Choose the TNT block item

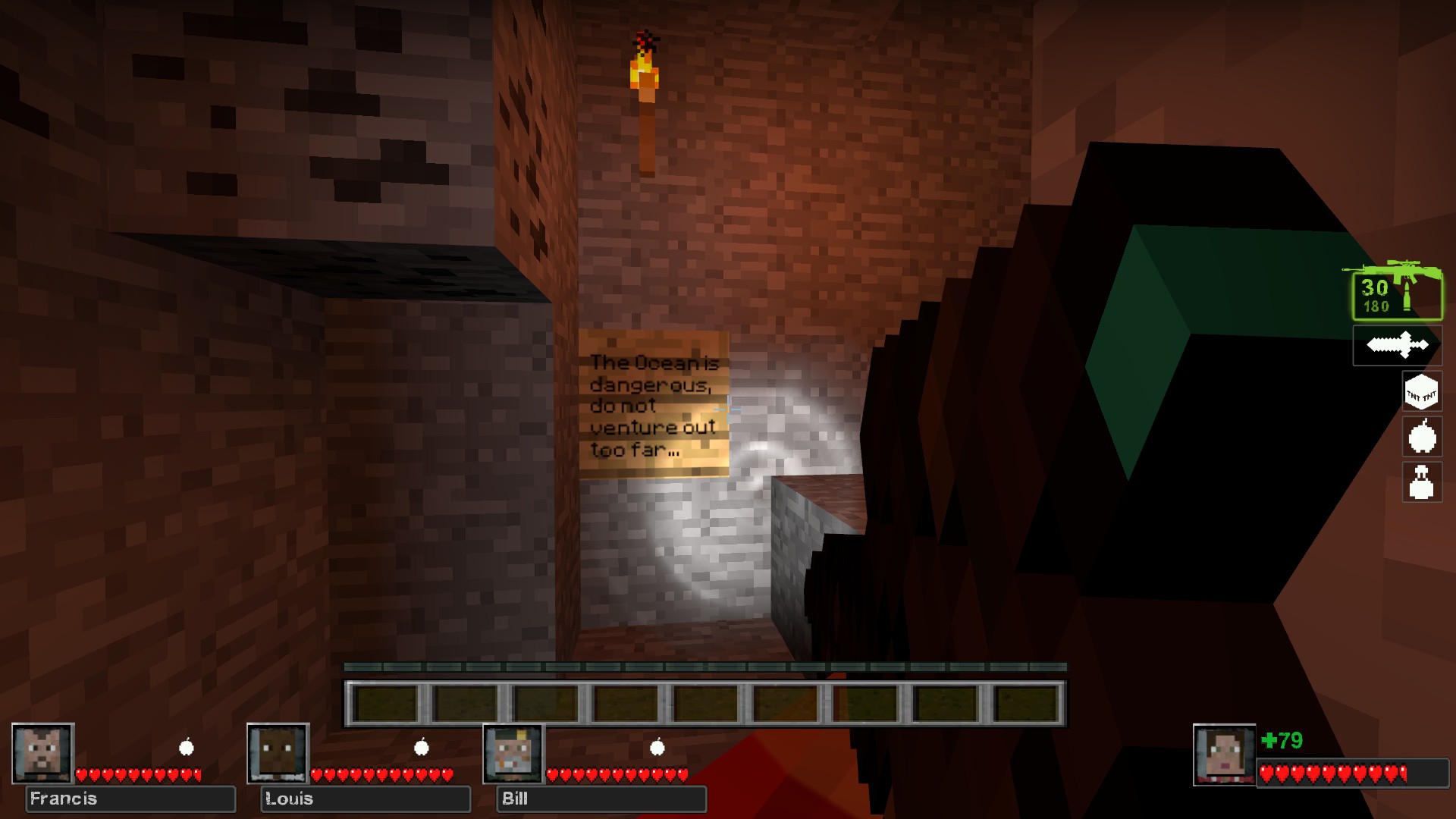click(1421, 392)
